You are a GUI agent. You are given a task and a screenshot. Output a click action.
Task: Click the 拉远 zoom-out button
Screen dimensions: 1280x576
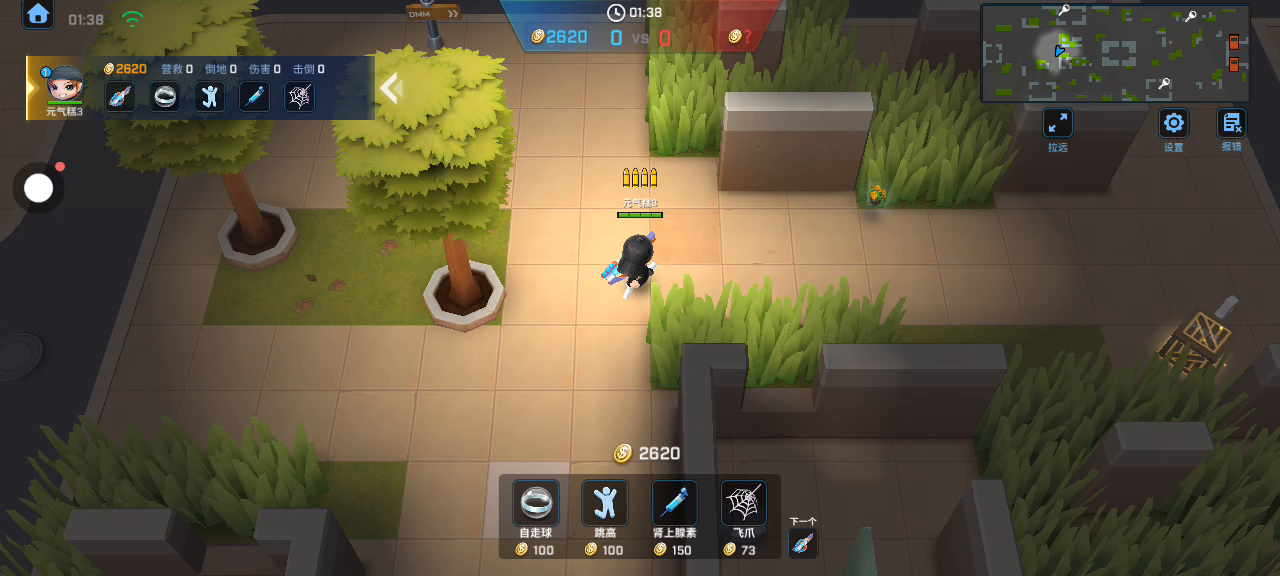1057,124
